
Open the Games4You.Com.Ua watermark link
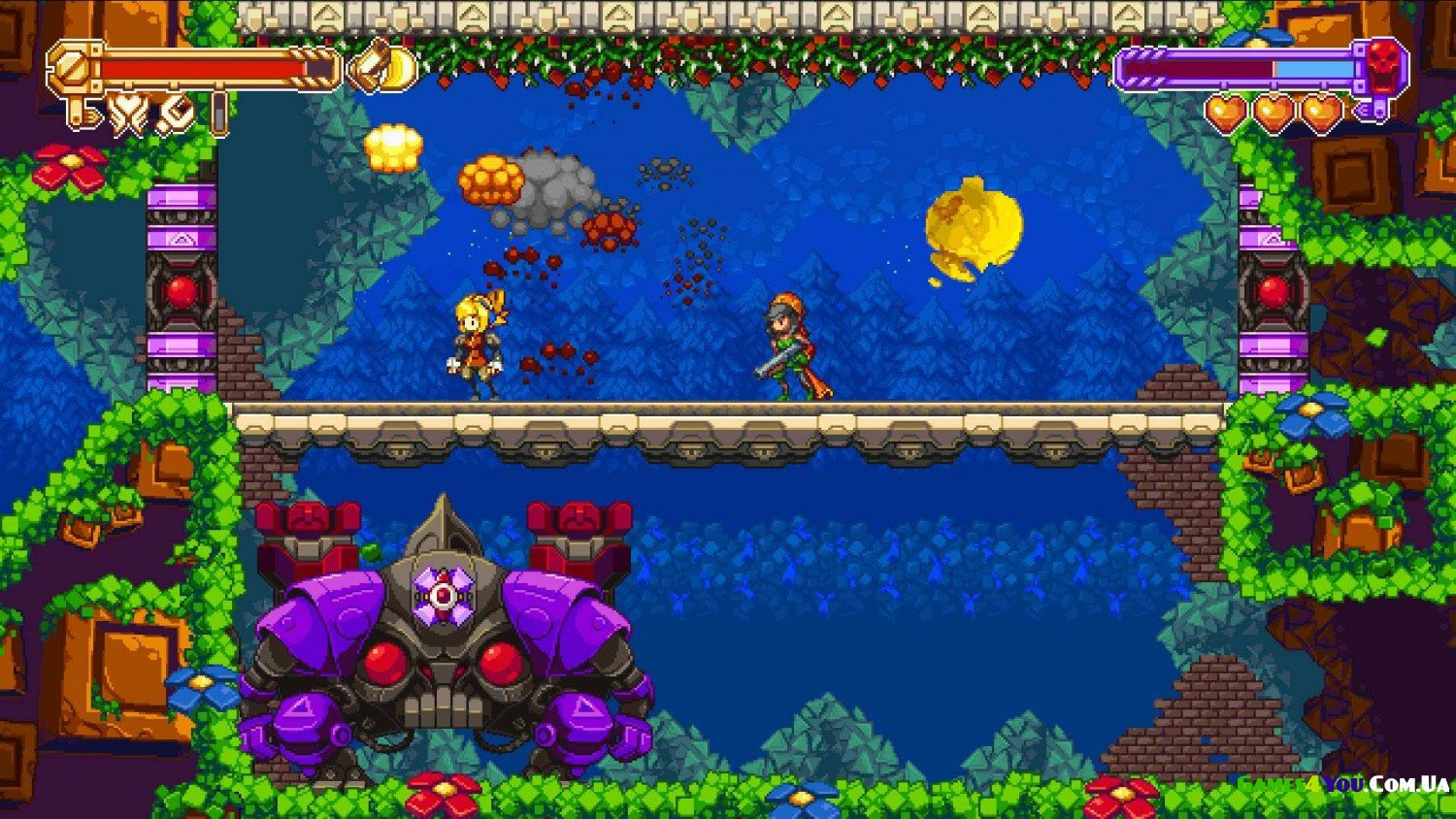coord(1342,783)
